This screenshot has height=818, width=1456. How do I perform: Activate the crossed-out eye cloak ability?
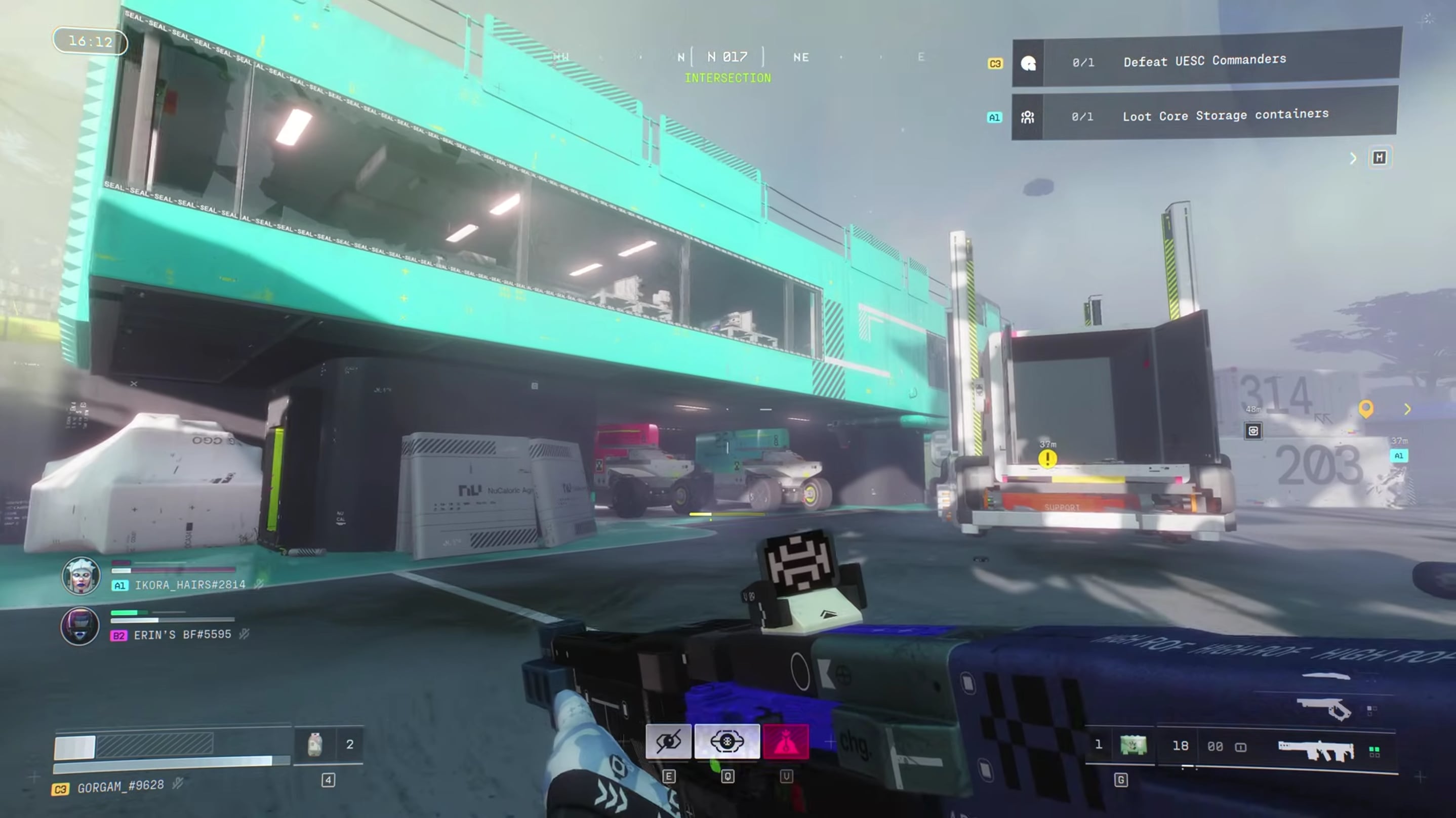668,741
